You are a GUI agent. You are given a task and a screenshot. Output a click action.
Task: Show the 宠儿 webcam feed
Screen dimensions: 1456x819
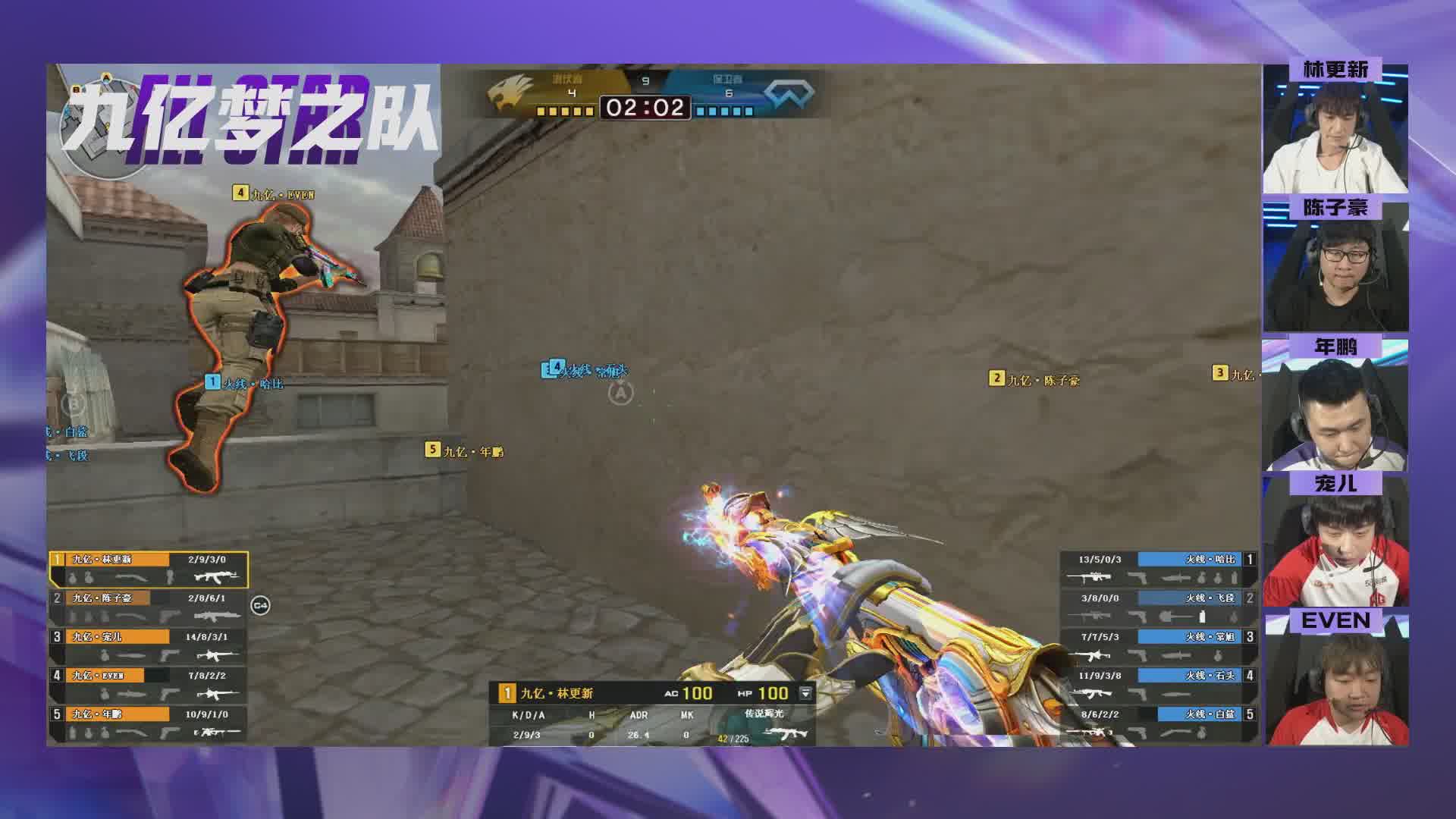[1335, 542]
